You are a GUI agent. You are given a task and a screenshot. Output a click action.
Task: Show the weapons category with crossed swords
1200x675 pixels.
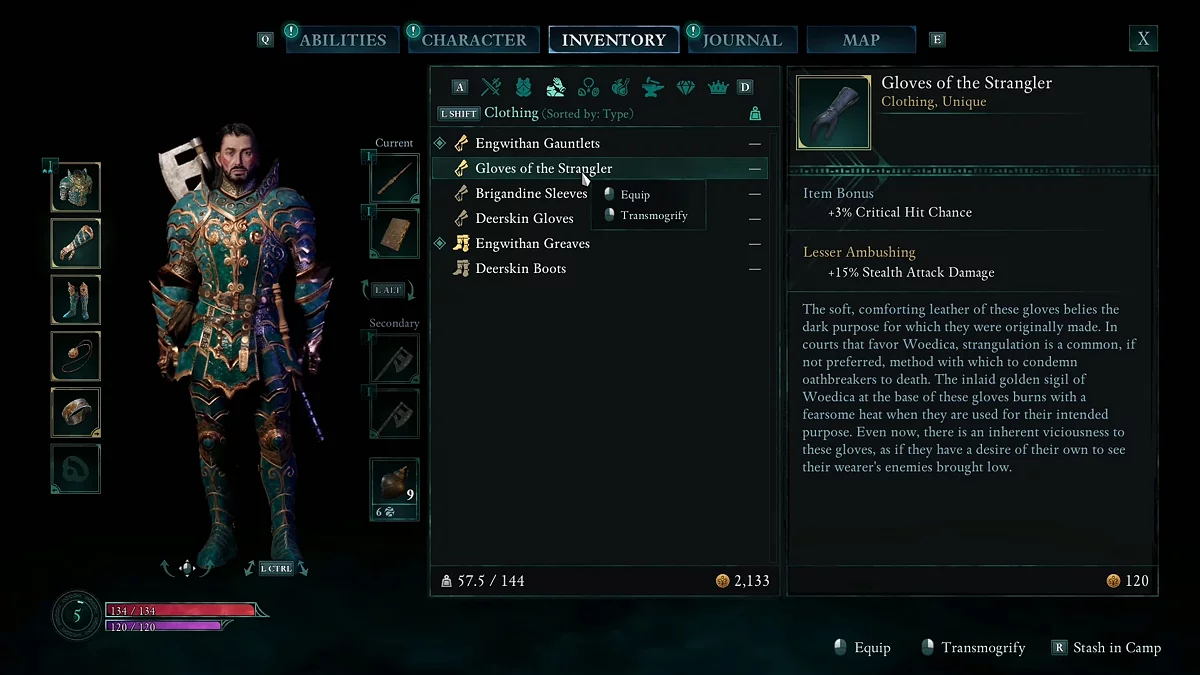click(x=491, y=87)
